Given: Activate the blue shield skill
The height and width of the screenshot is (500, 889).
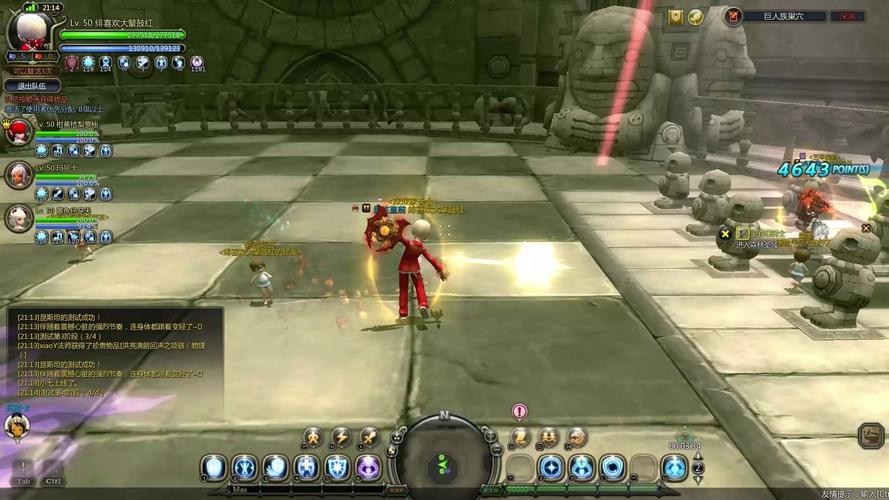Looking at the screenshot, I should 338,467.
